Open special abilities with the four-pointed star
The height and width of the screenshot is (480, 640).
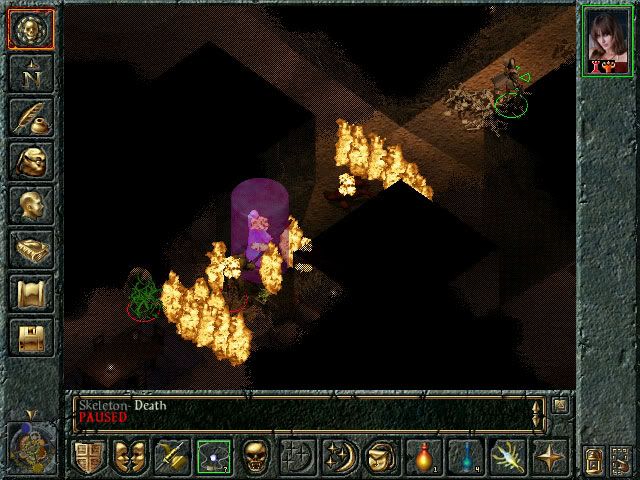550,457
